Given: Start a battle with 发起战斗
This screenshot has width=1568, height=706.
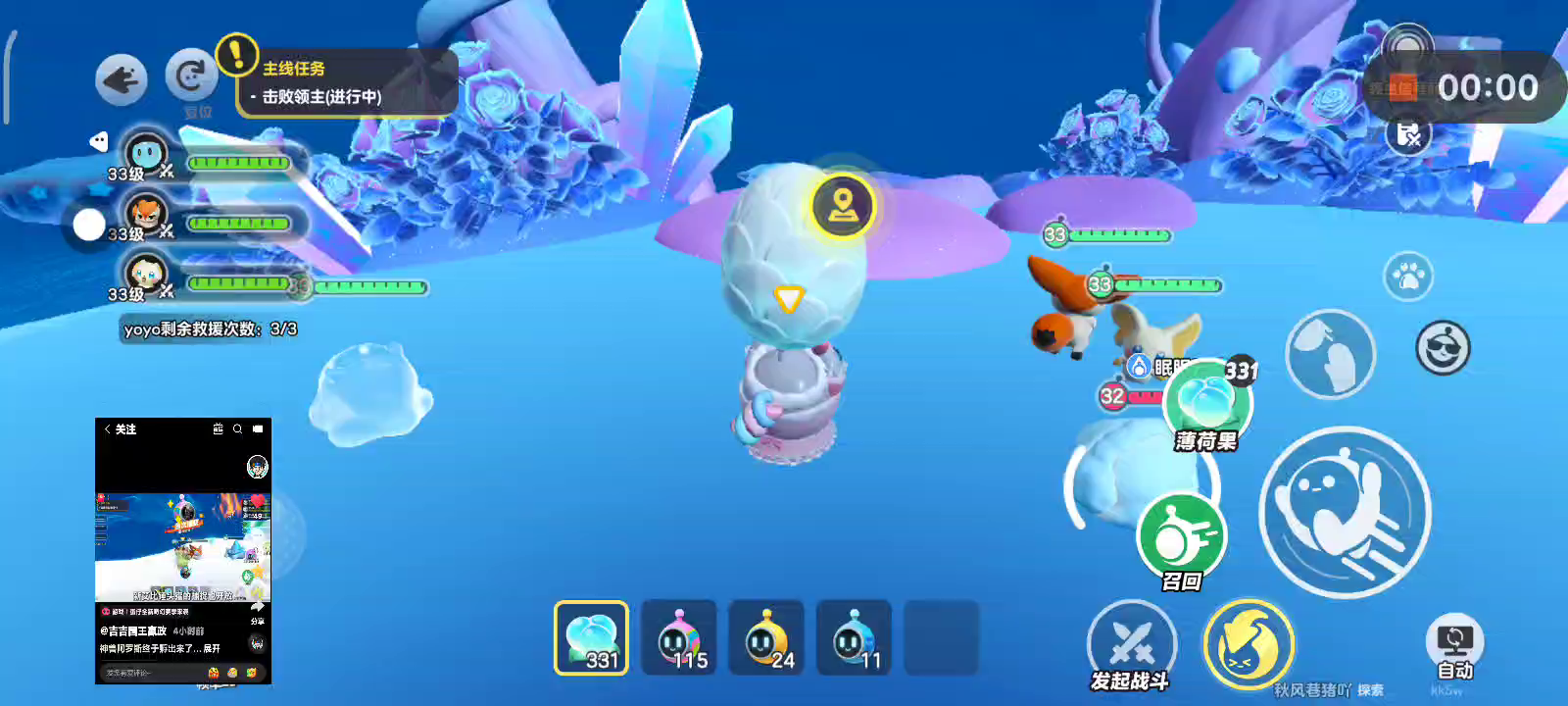Looking at the screenshot, I should [1132, 644].
